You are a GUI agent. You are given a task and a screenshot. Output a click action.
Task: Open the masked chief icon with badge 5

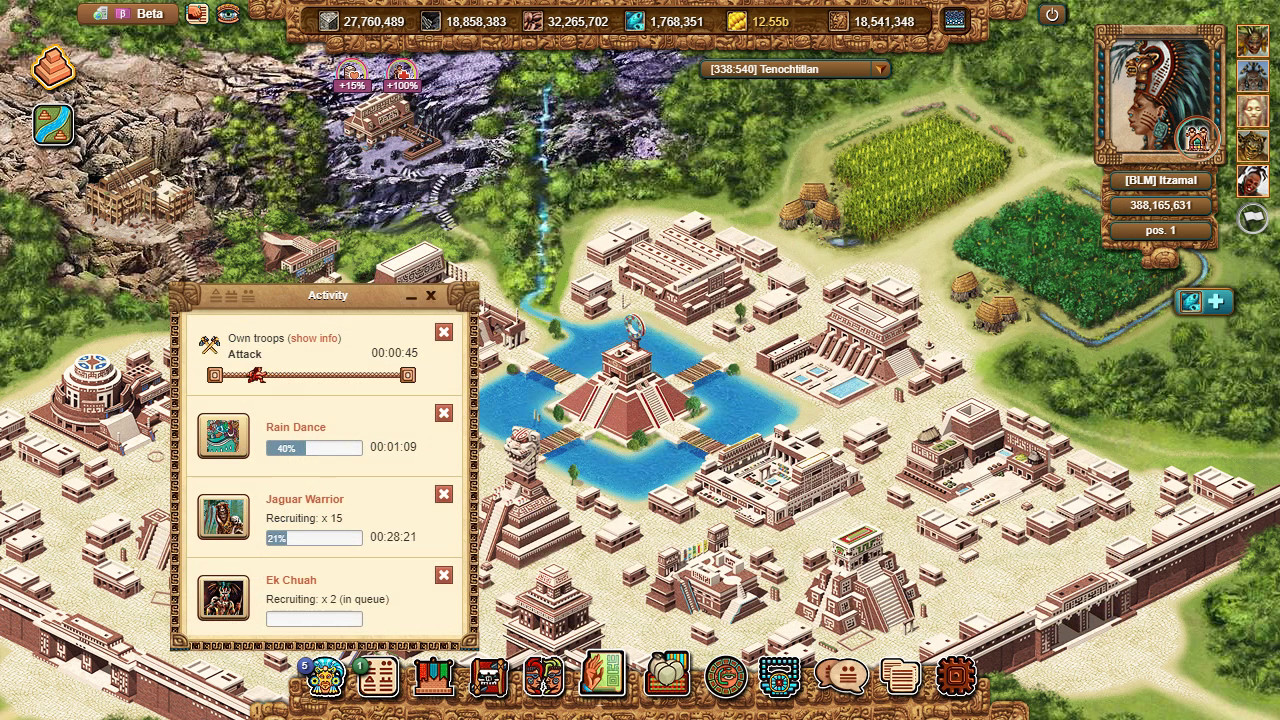[x=326, y=677]
